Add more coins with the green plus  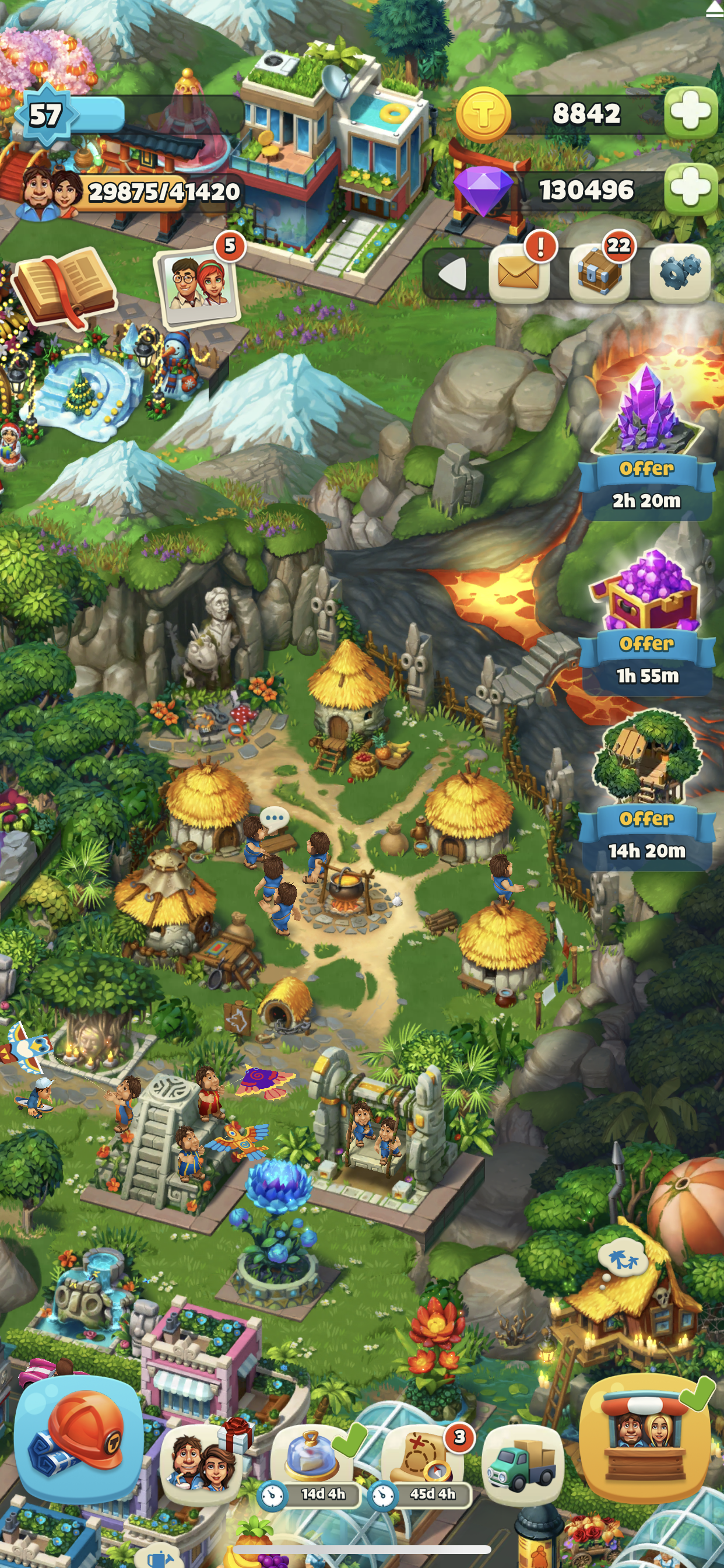[x=691, y=113]
